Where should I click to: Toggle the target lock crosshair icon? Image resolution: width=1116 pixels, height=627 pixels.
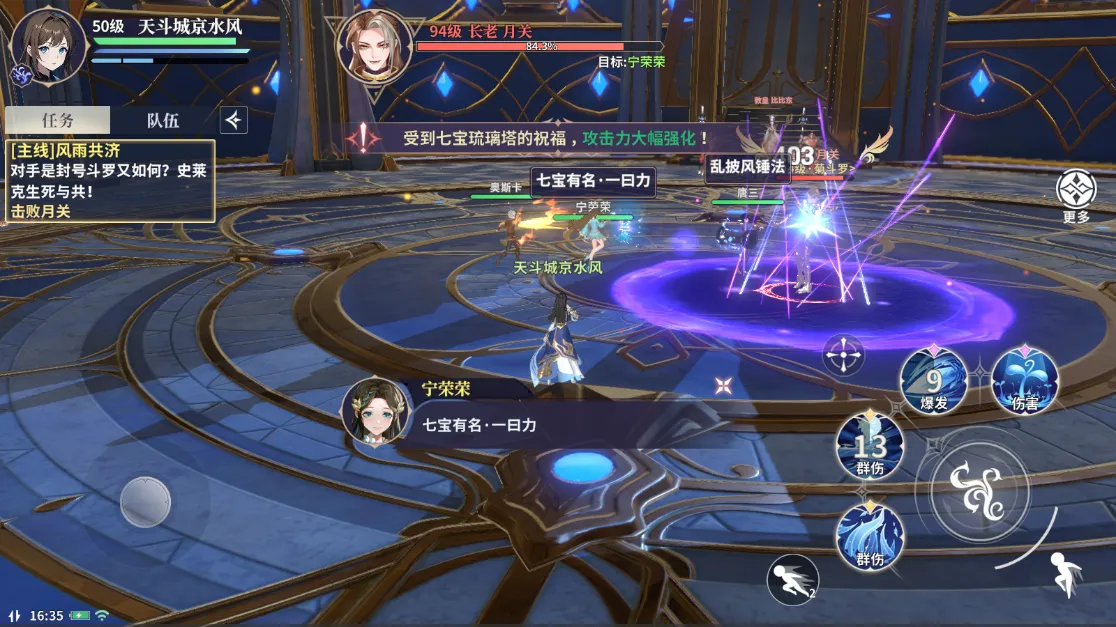[x=844, y=356]
